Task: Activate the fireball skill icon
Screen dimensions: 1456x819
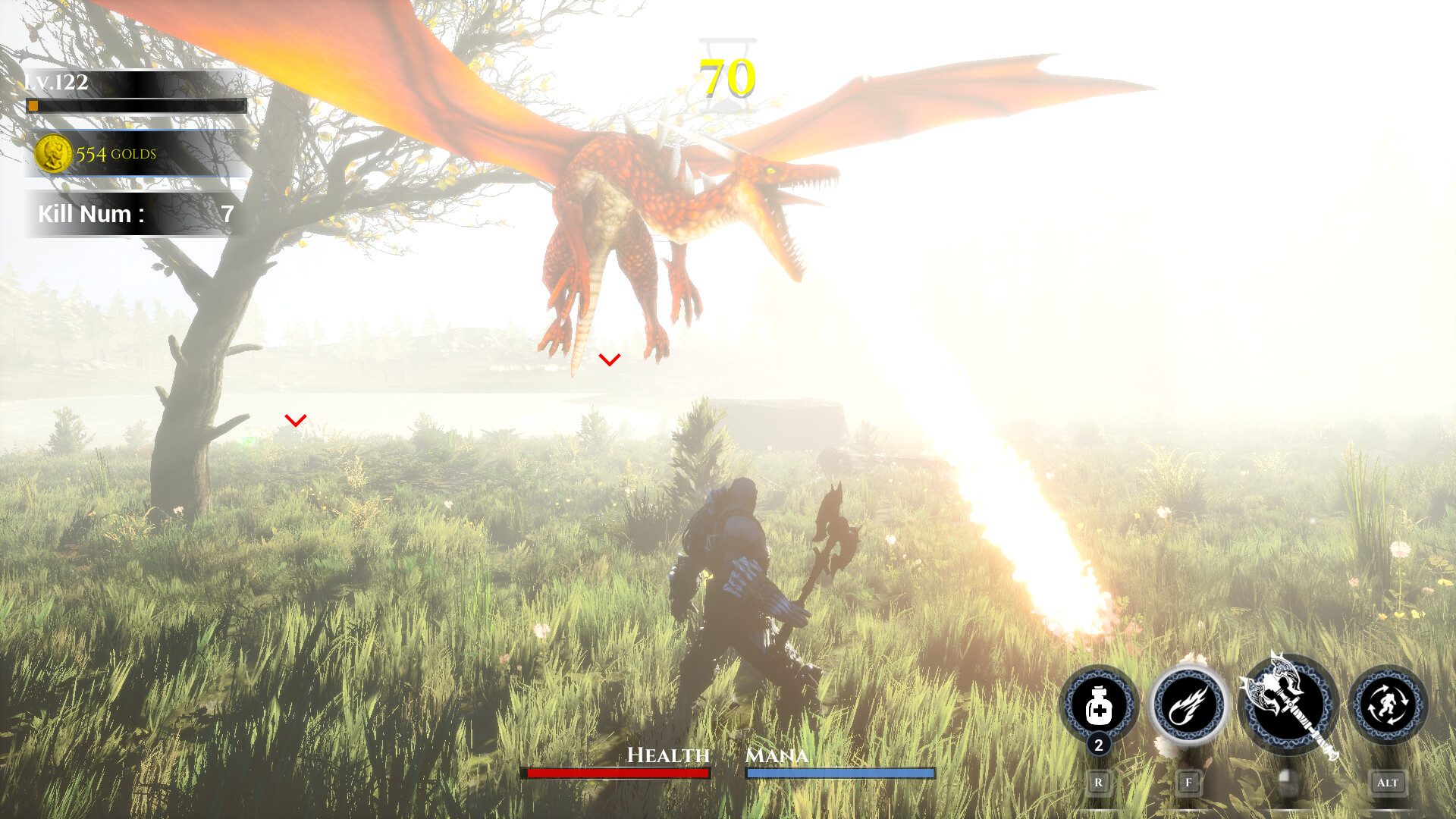Action: click(x=1188, y=705)
